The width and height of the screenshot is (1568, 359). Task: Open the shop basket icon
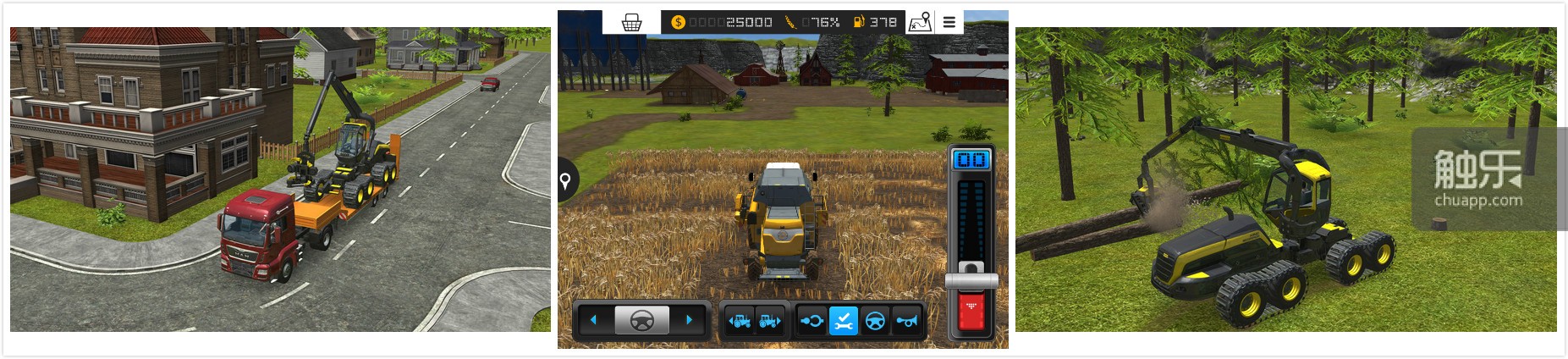pos(631,23)
